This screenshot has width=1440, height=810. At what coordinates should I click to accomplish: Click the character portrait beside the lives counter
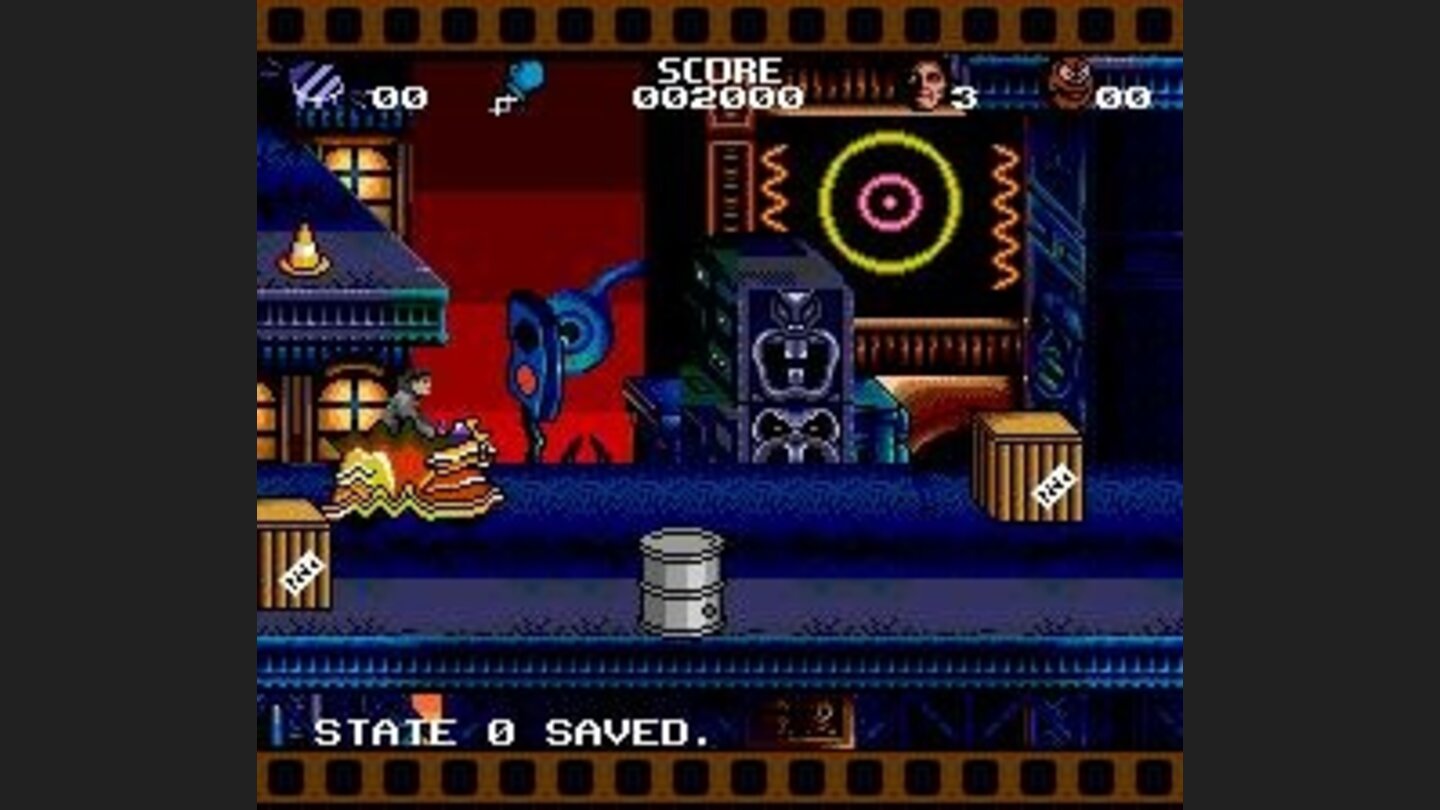pyautogui.click(x=925, y=85)
